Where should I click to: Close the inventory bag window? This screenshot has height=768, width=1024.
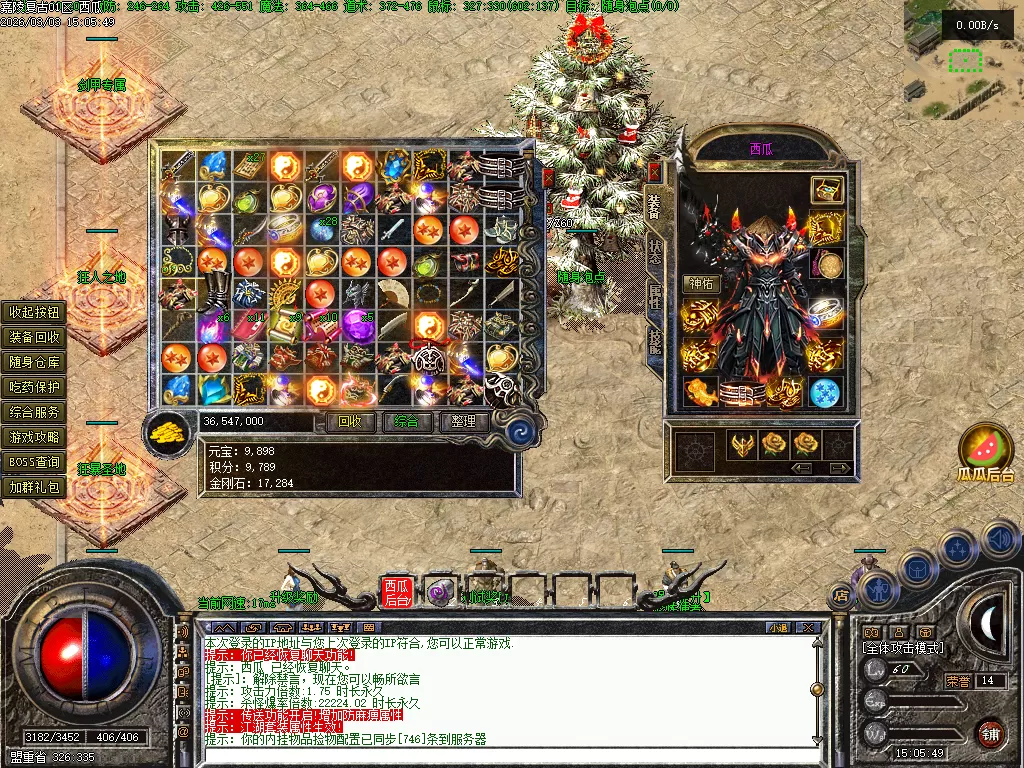point(548,178)
